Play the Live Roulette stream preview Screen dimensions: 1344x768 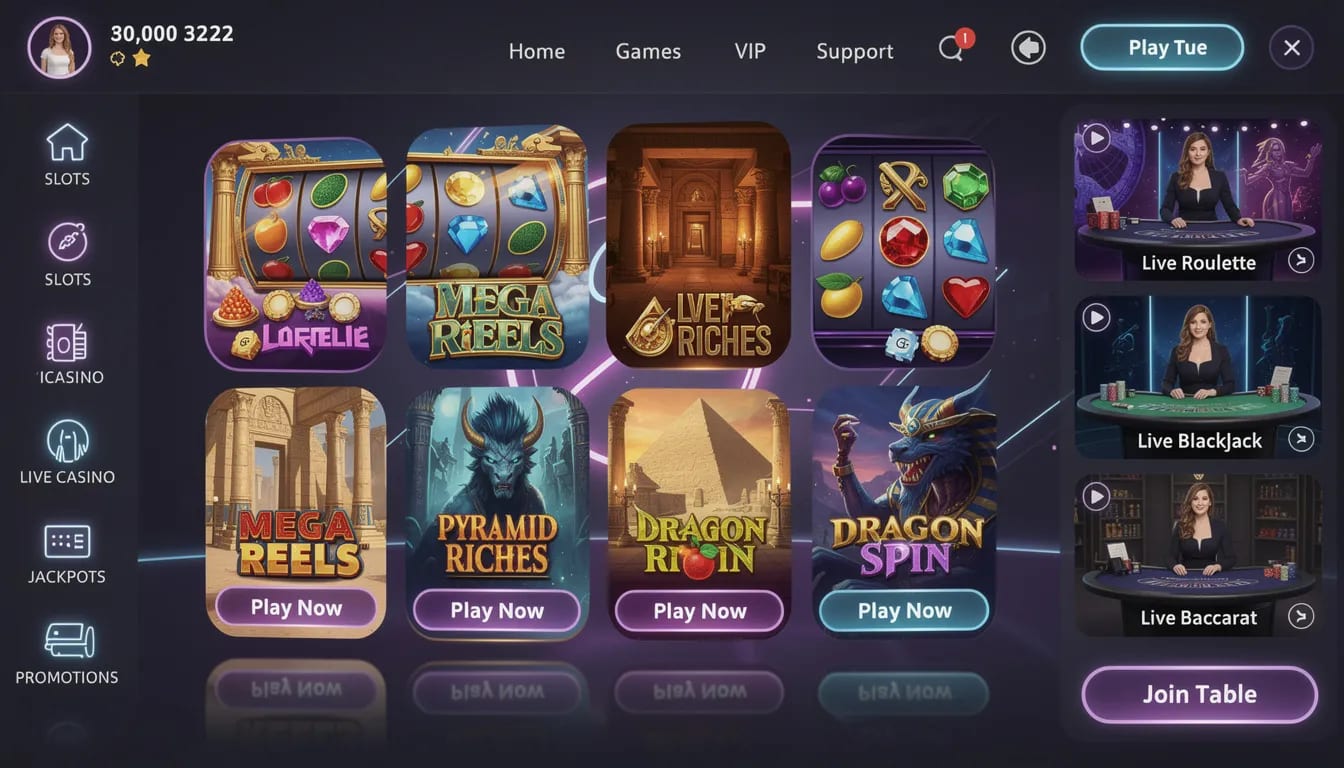(x=1096, y=139)
